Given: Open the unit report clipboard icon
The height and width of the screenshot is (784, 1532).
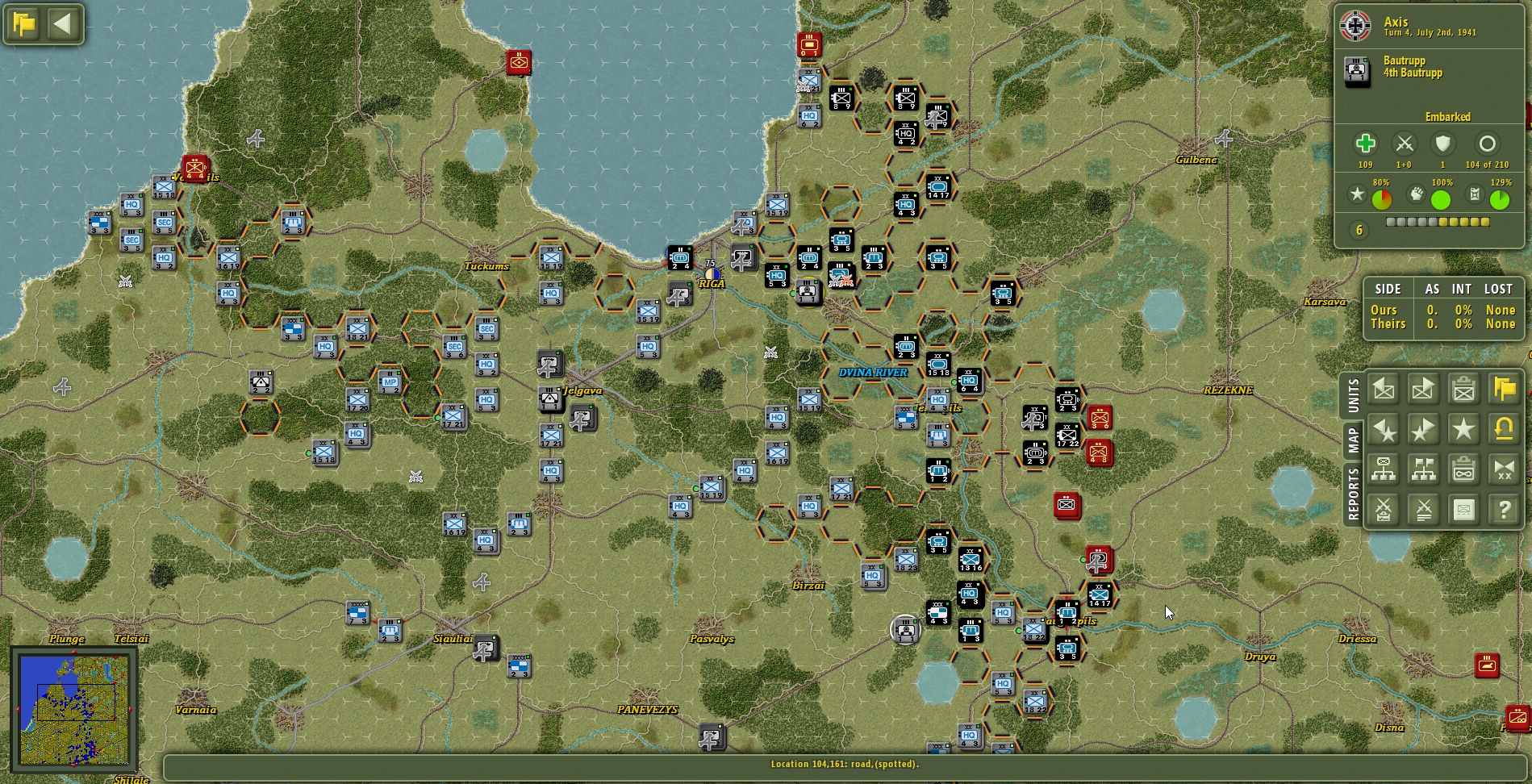Looking at the screenshot, I should (x=1463, y=389).
